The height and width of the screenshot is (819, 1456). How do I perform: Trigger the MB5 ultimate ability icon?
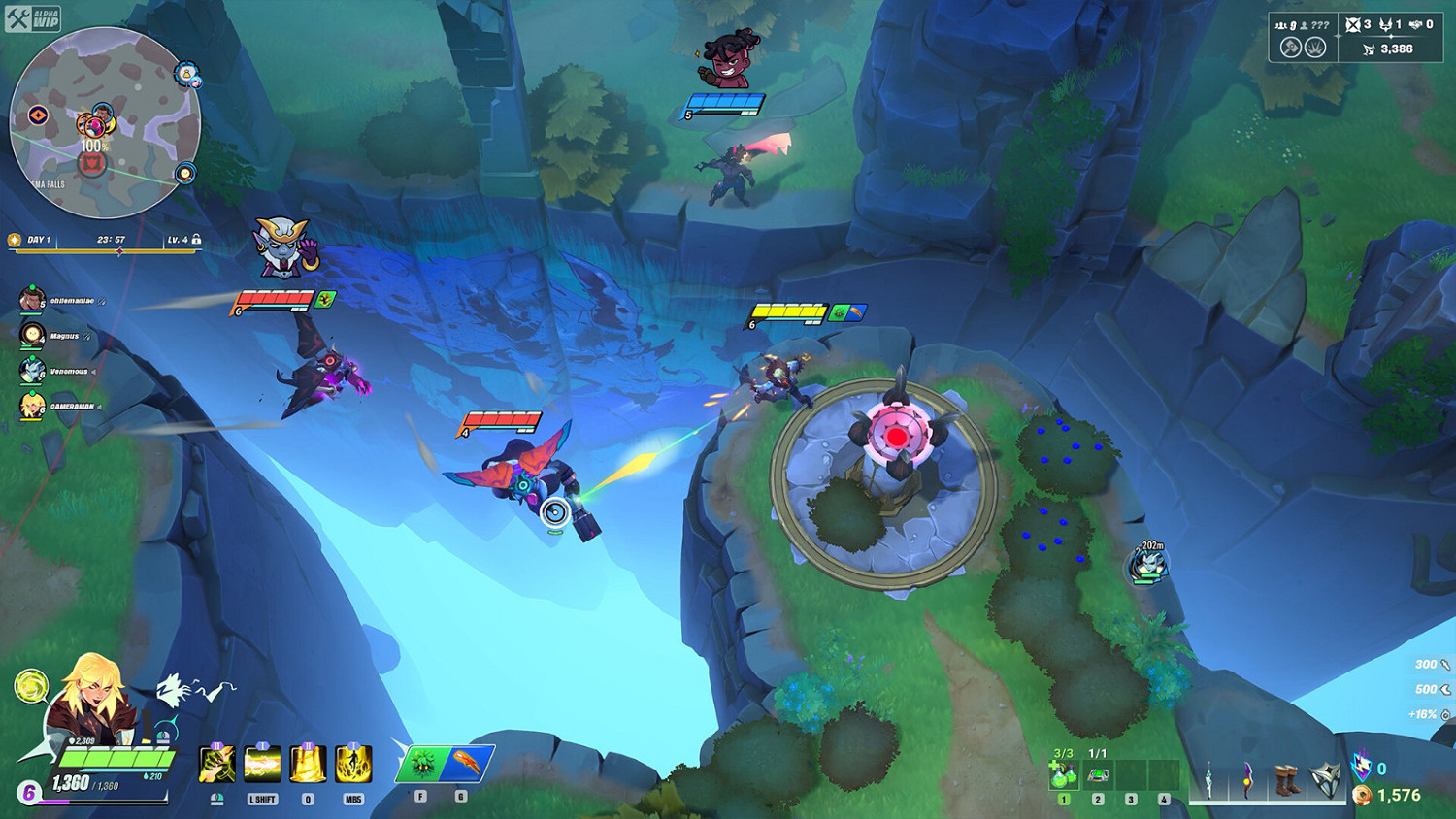click(351, 762)
